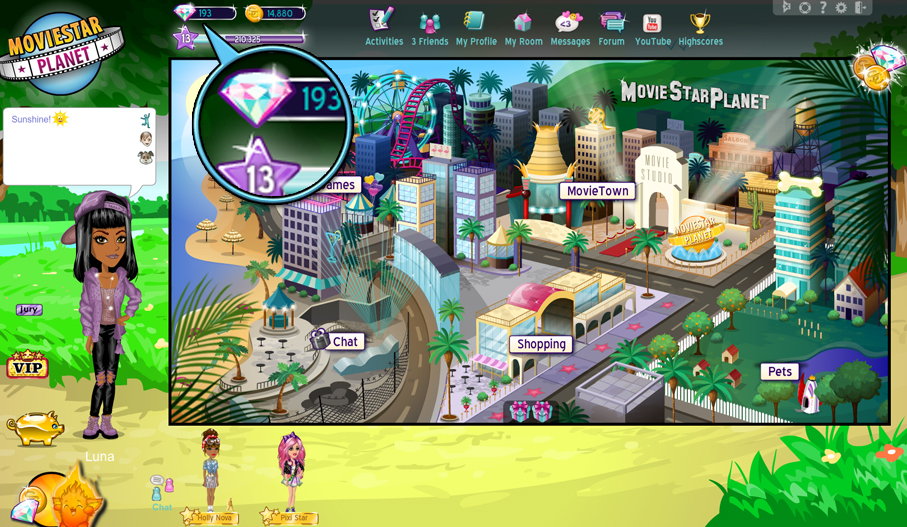Open Messages inbox
Viewport: 907px width, 527px height.
(570, 28)
